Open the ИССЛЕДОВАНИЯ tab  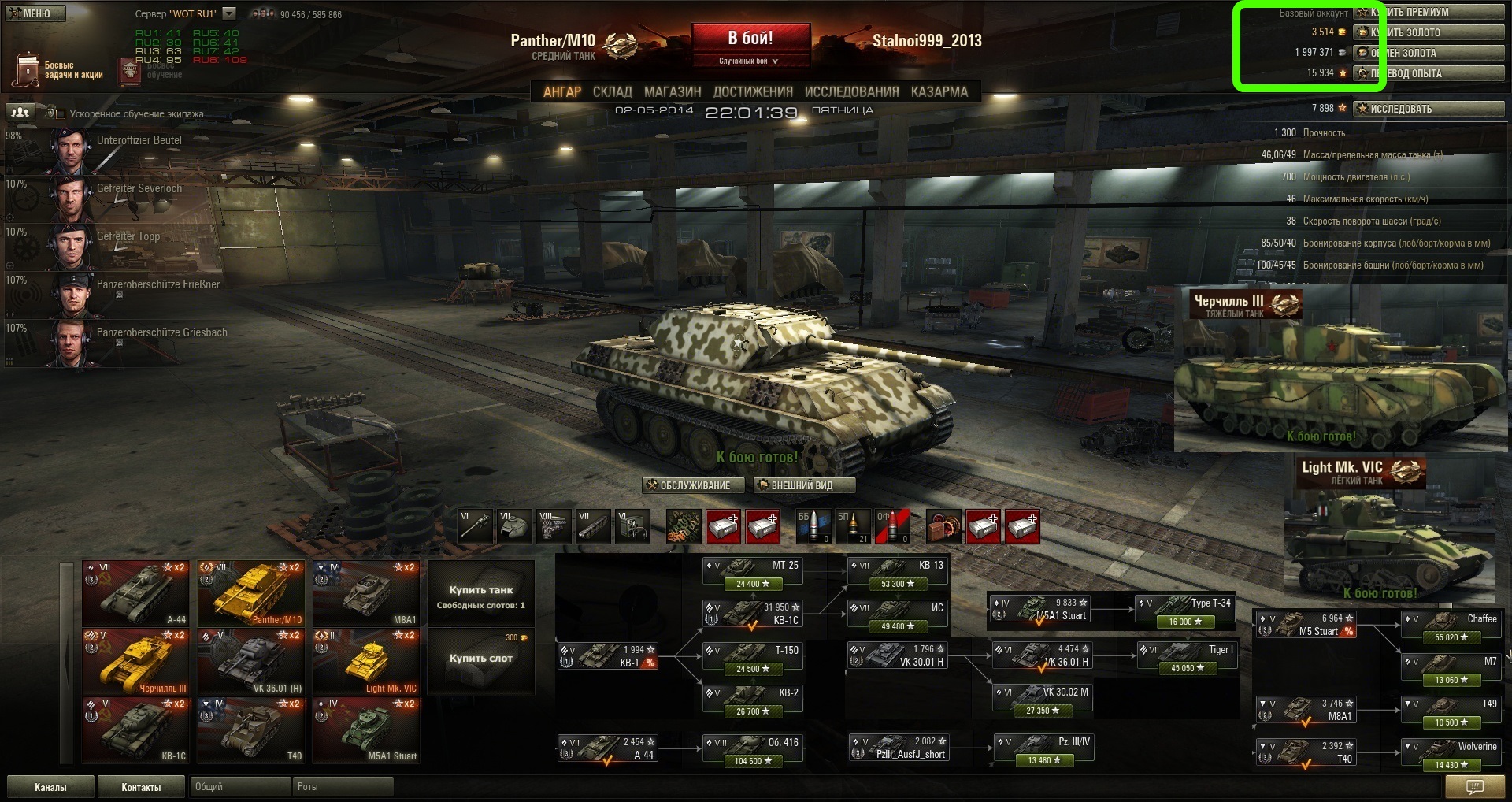click(851, 91)
